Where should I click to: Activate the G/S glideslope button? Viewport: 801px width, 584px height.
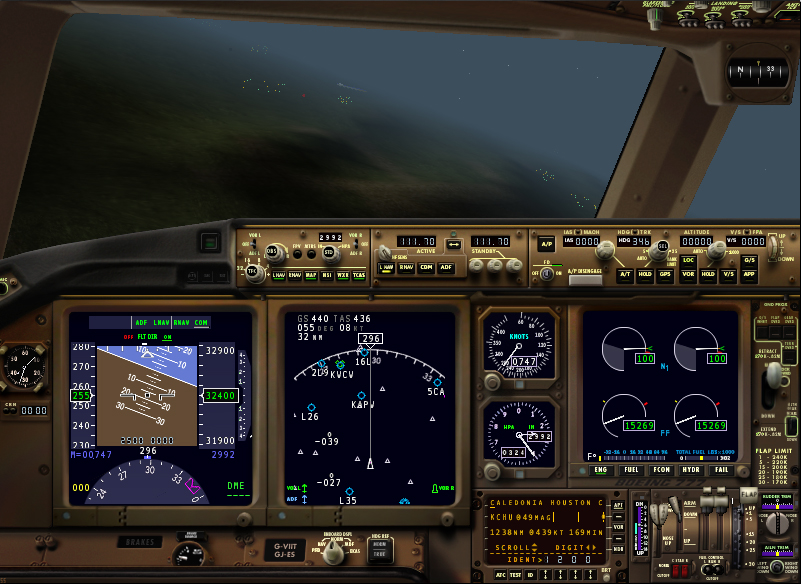pyautogui.click(x=749, y=259)
